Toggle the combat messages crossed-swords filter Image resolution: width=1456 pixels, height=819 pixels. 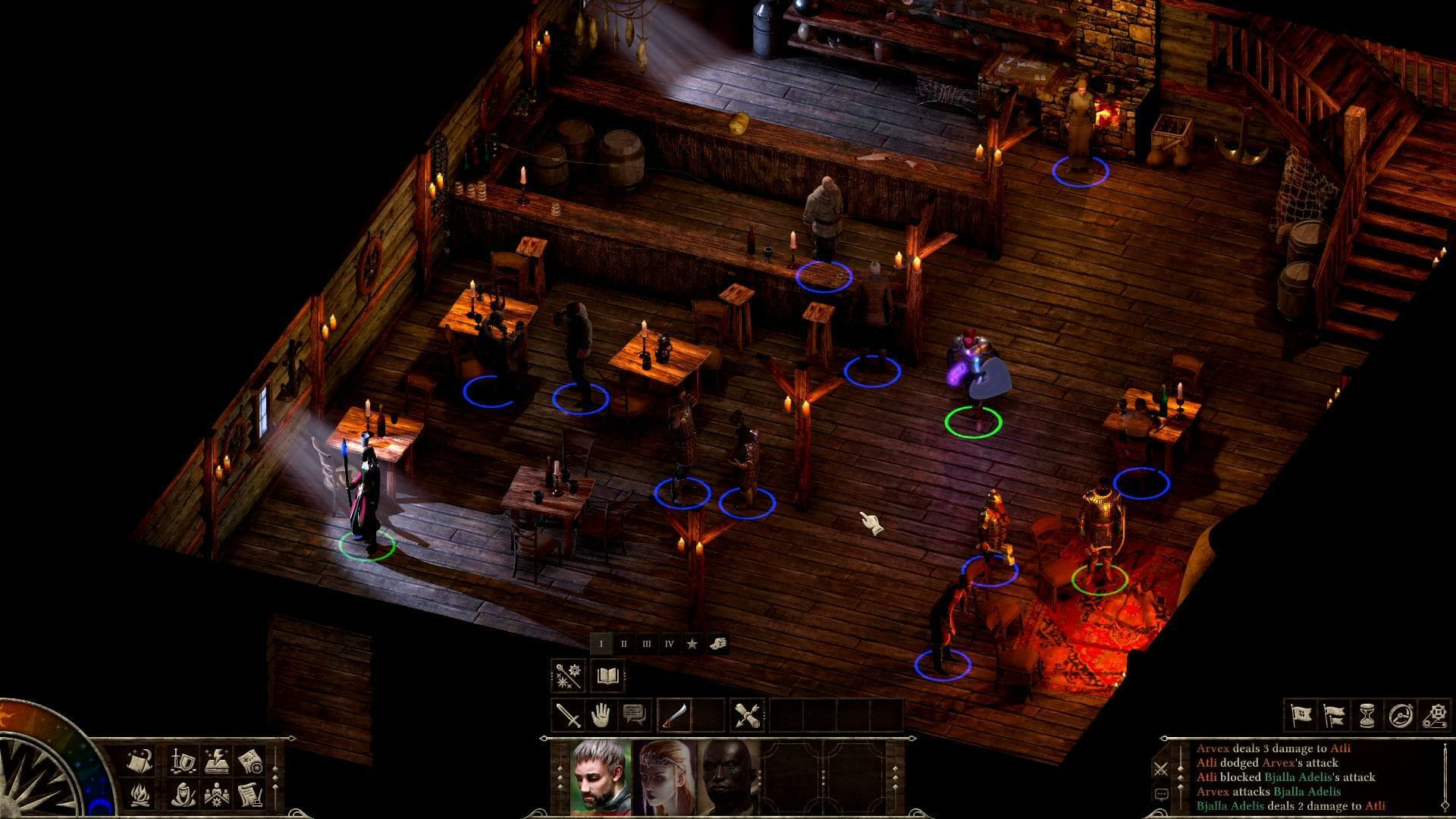coord(1161,768)
